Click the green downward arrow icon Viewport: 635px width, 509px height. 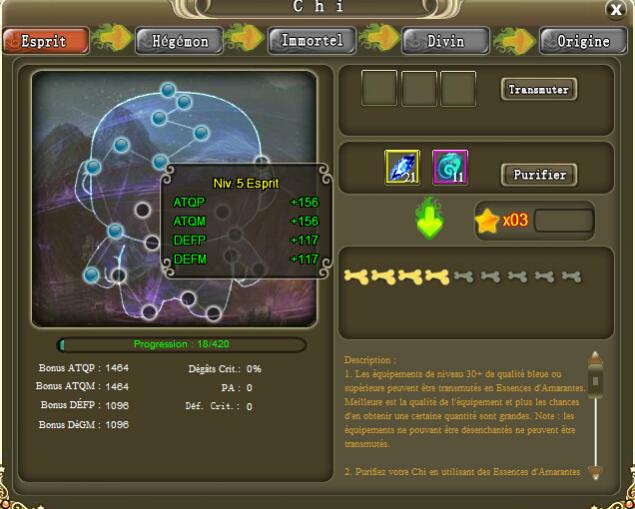pos(430,221)
